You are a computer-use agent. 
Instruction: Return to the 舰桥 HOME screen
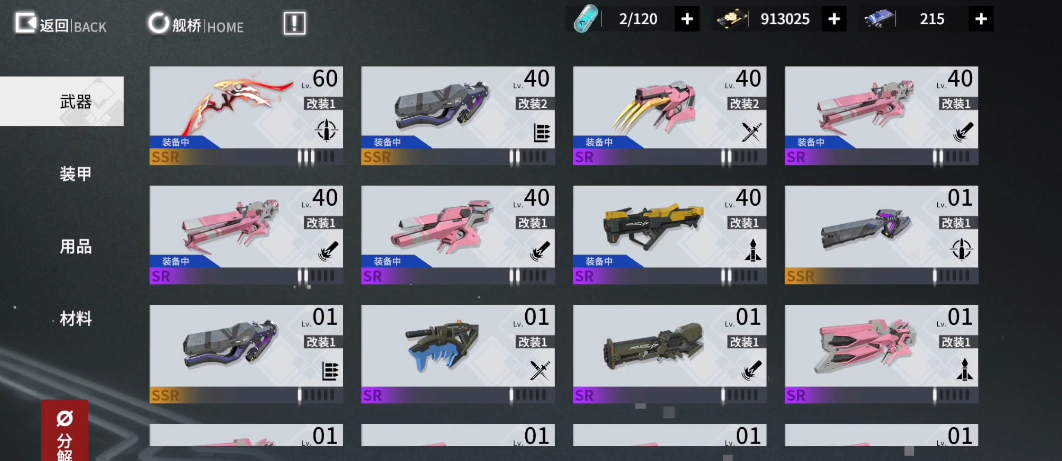click(x=196, y=24)
